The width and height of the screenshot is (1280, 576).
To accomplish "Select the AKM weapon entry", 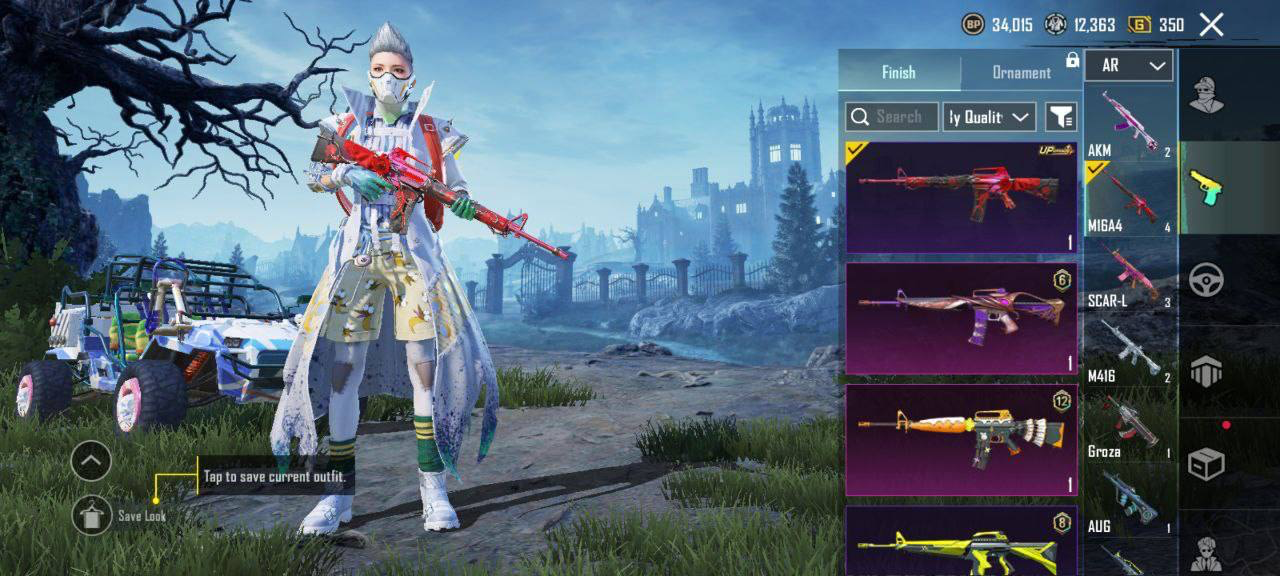I will tap(1130, 123).
